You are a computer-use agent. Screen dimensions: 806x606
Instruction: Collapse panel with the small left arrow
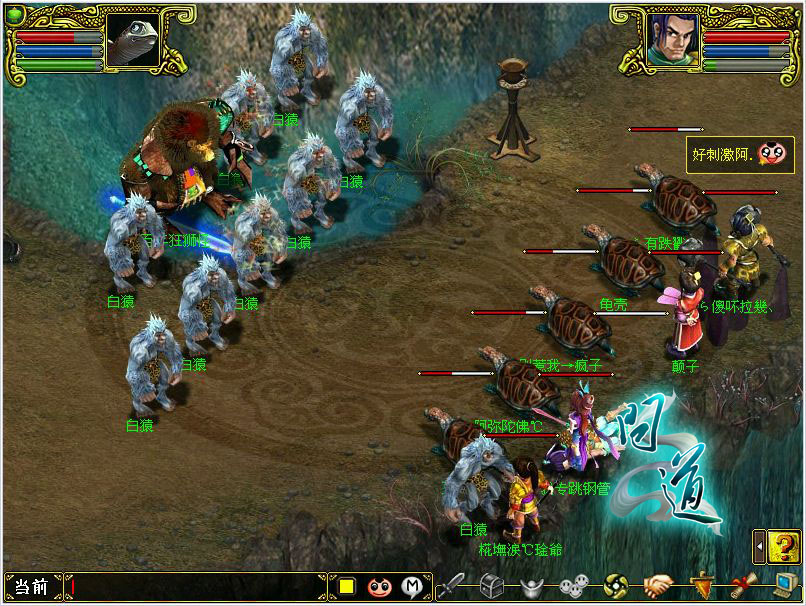(759, 548)
